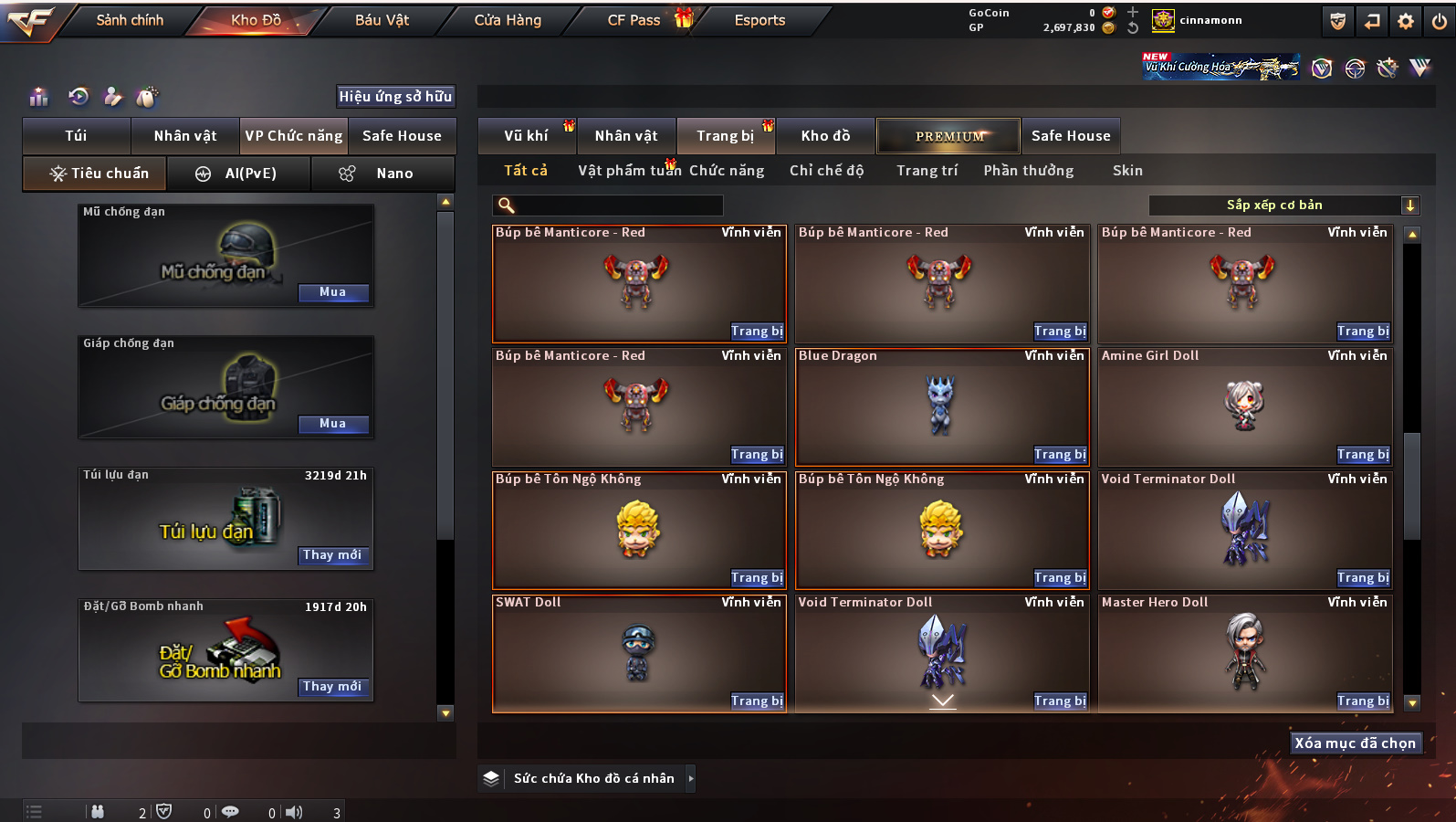This screenshot has width=1456, height=822.
Task: Show Hiệu ứng sở hữu effects
Action: click(x=395, y=97)
